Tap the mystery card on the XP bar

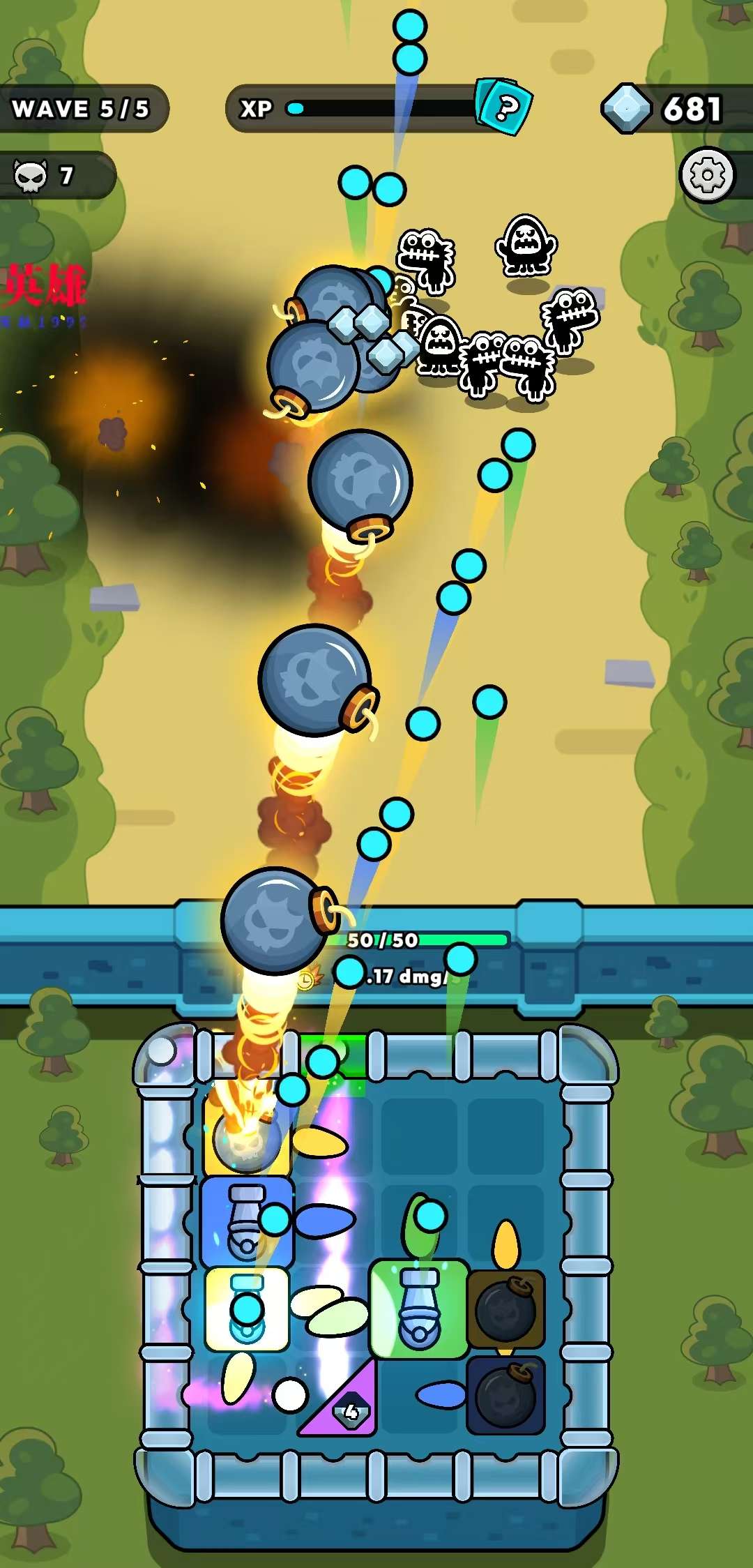tap(505, 107)
